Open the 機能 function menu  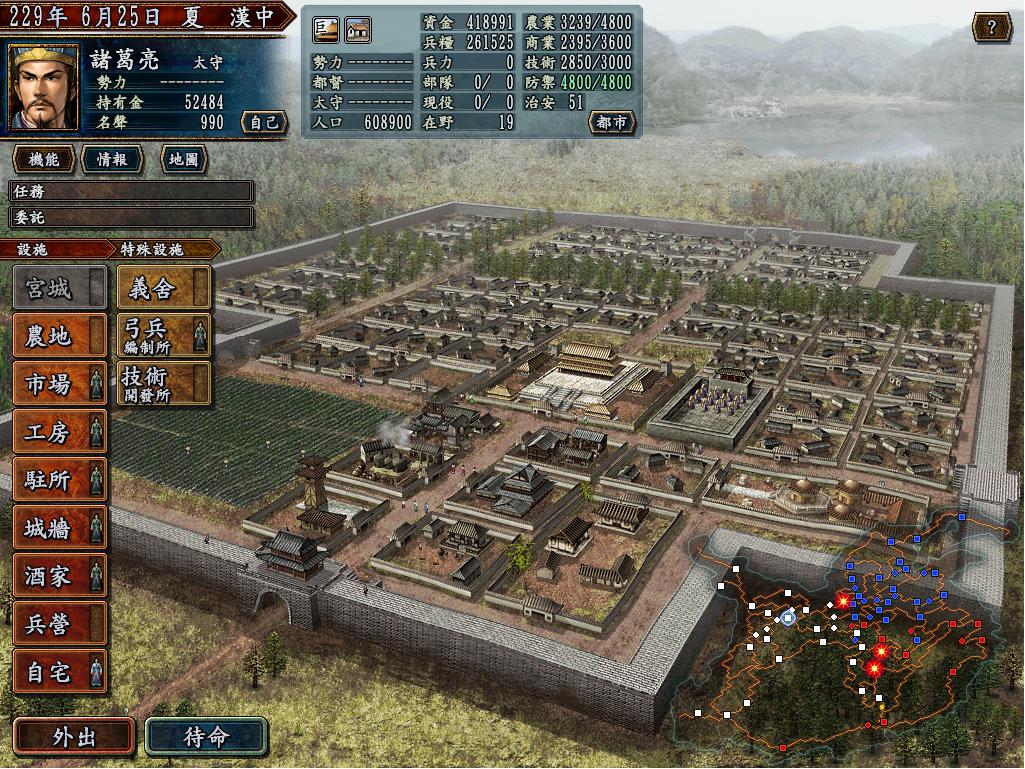[x=44, y=159]
